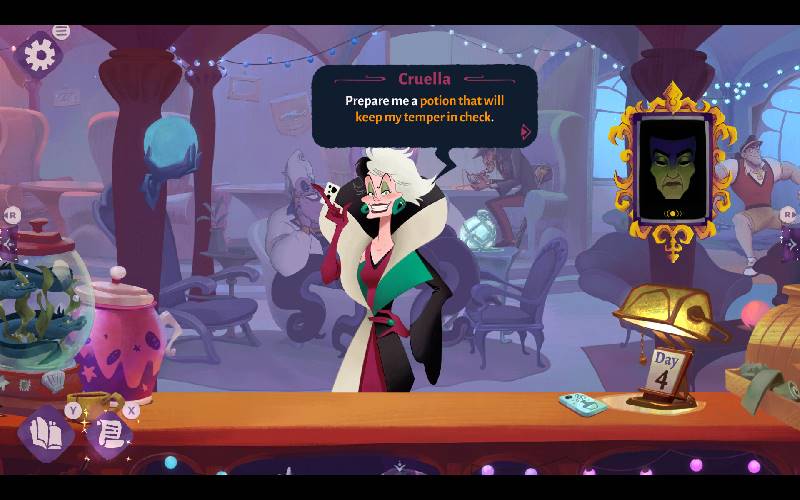Image resolution: width=800 pixels, height=500 pixels.
Task: Move to the left room with the arrow
Action: point(9,241)
